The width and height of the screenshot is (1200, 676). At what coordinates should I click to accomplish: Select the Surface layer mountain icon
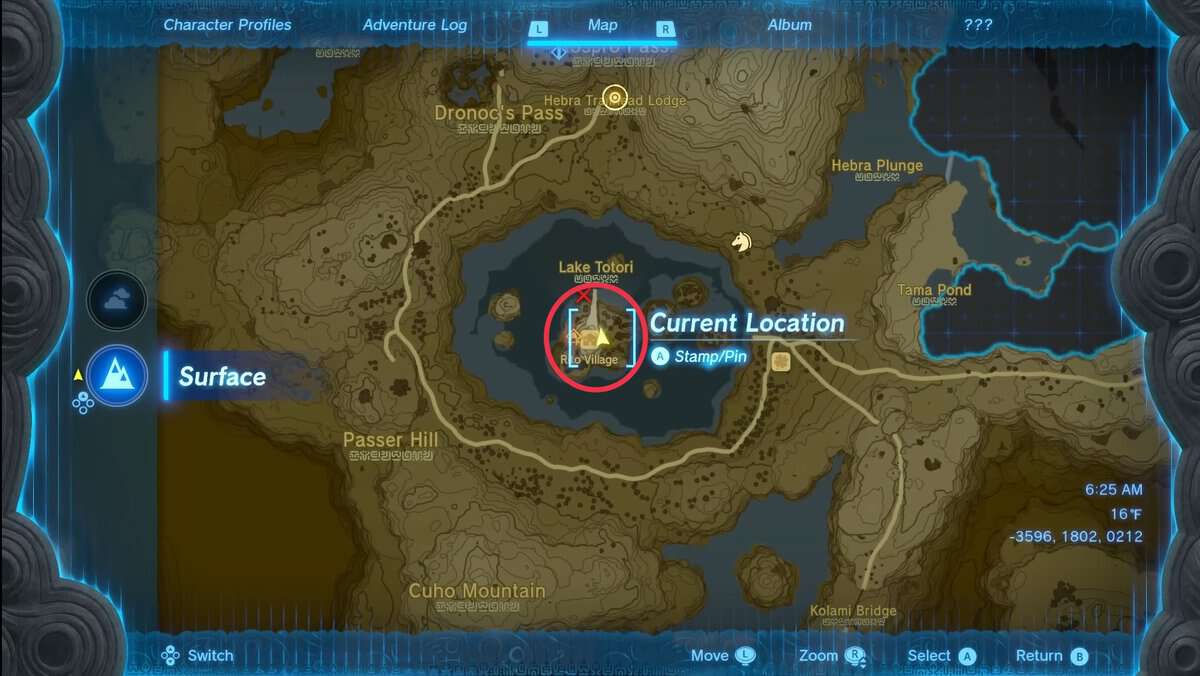(117, 375)
